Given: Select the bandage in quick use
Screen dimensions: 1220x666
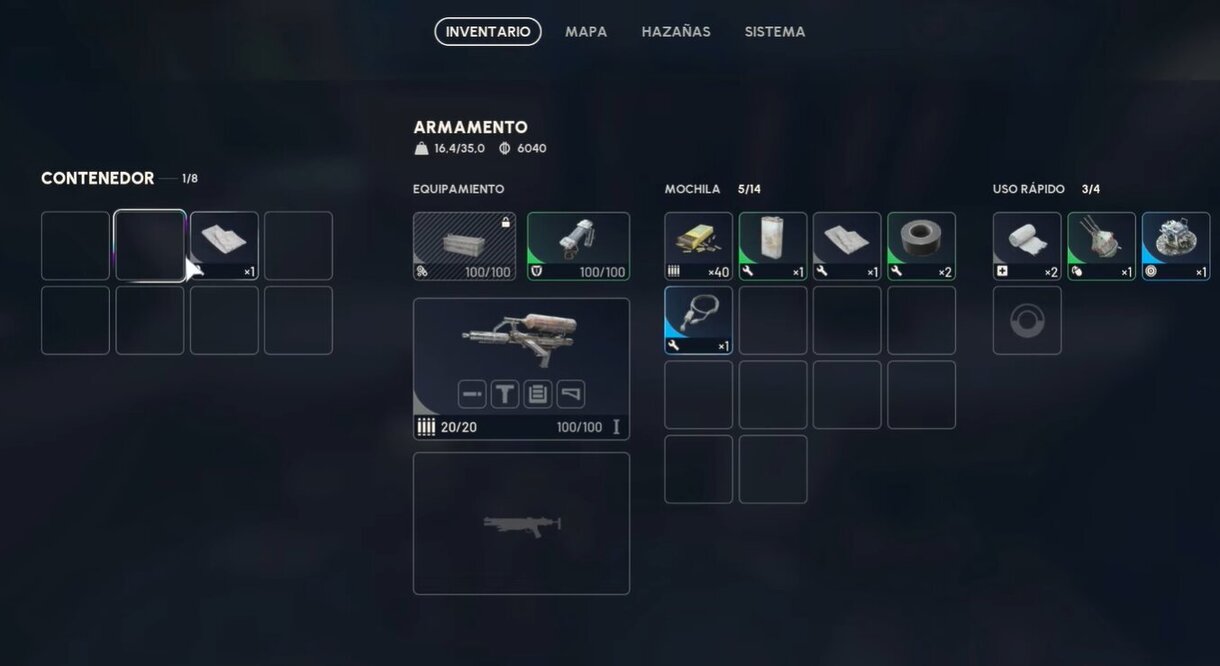Looking at the screenshot, I should [1027, 246].
